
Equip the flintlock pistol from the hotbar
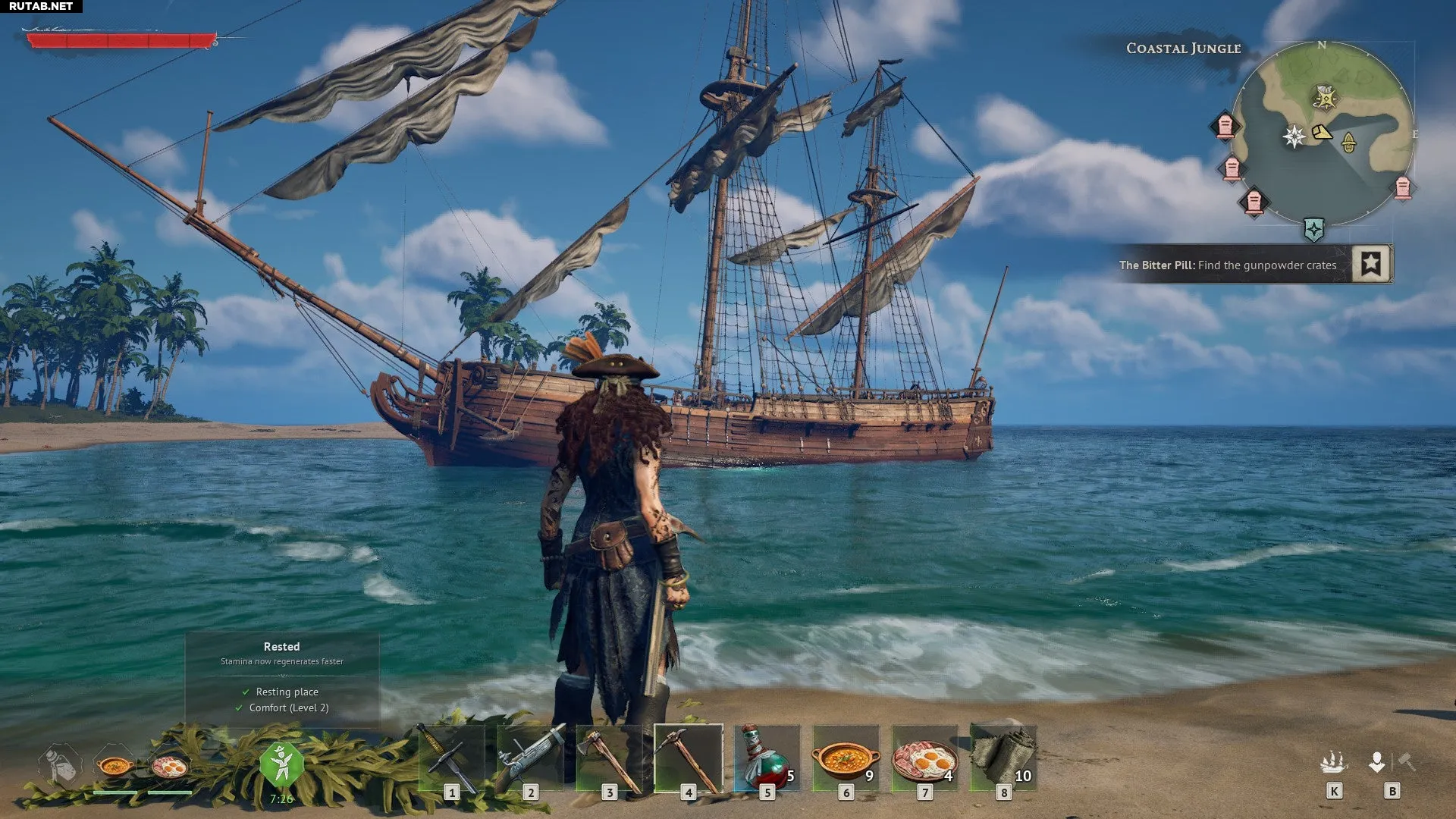(x=530, y=758)
